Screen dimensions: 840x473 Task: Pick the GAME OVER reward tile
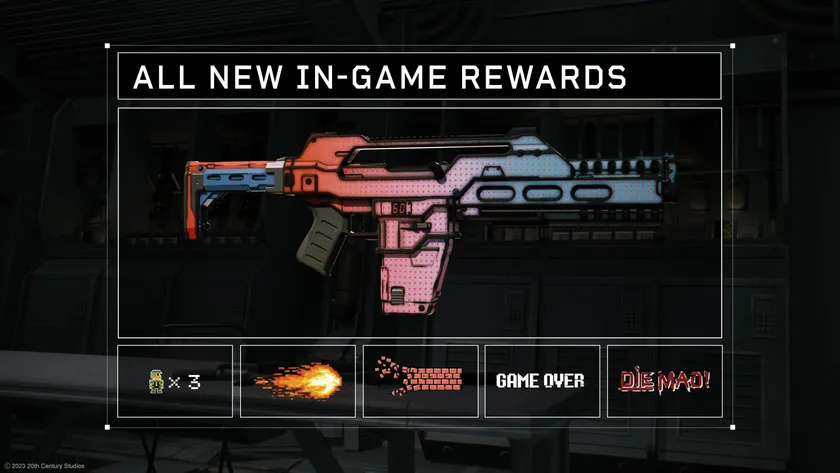pos(542,381)
